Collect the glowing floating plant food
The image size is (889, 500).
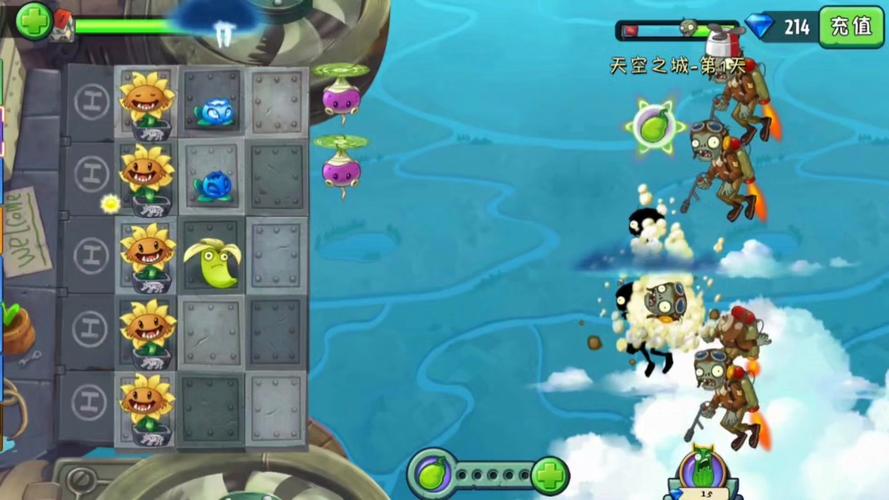(653, 127)
